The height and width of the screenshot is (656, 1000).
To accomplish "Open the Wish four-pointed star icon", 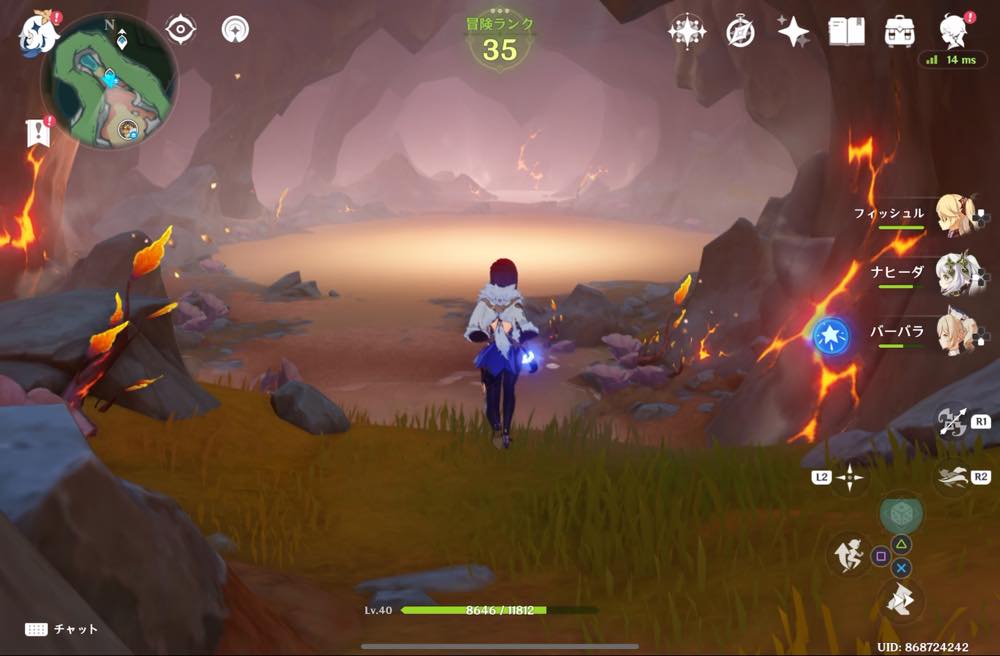I will 793,32.
